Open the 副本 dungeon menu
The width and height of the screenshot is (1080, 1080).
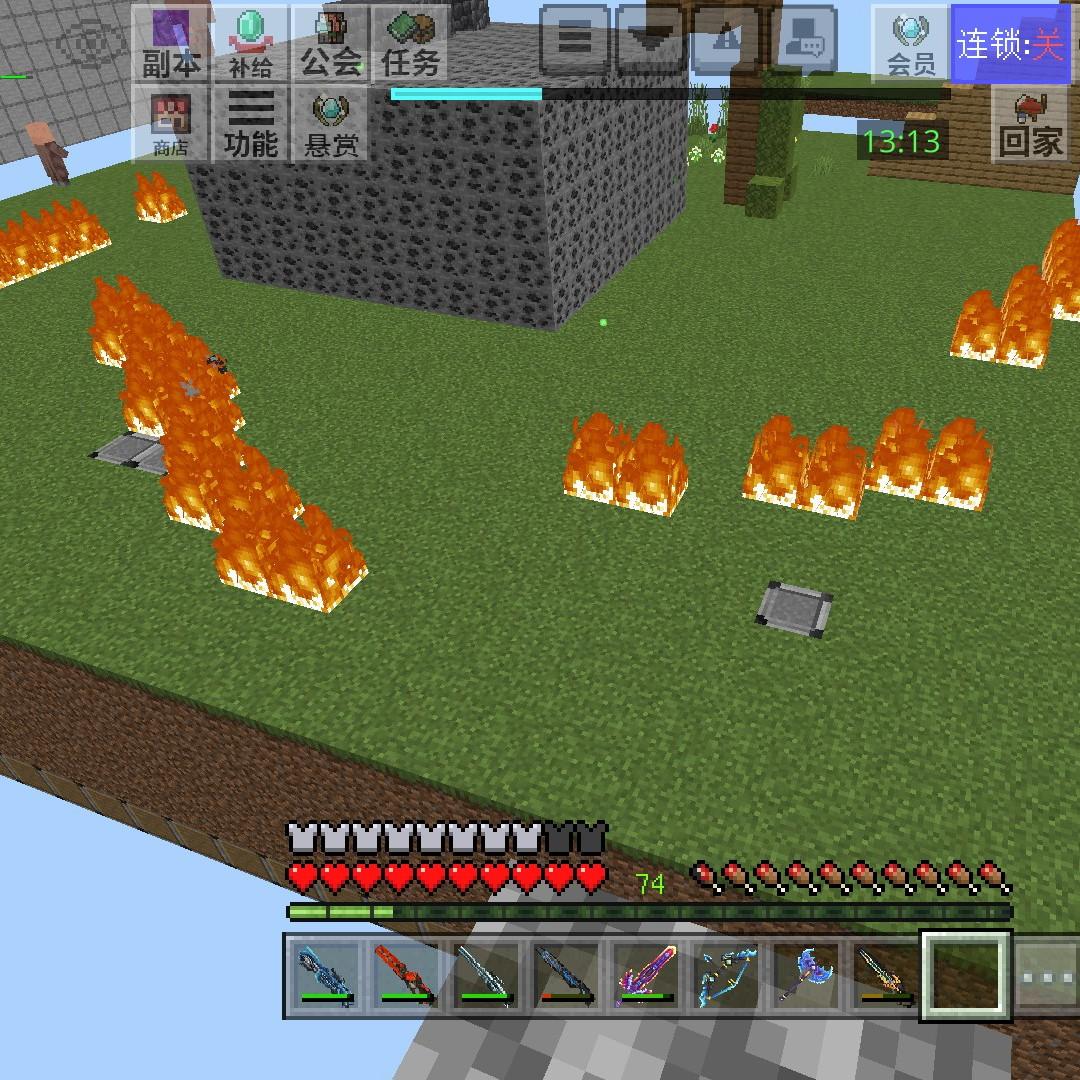[171, 43]
